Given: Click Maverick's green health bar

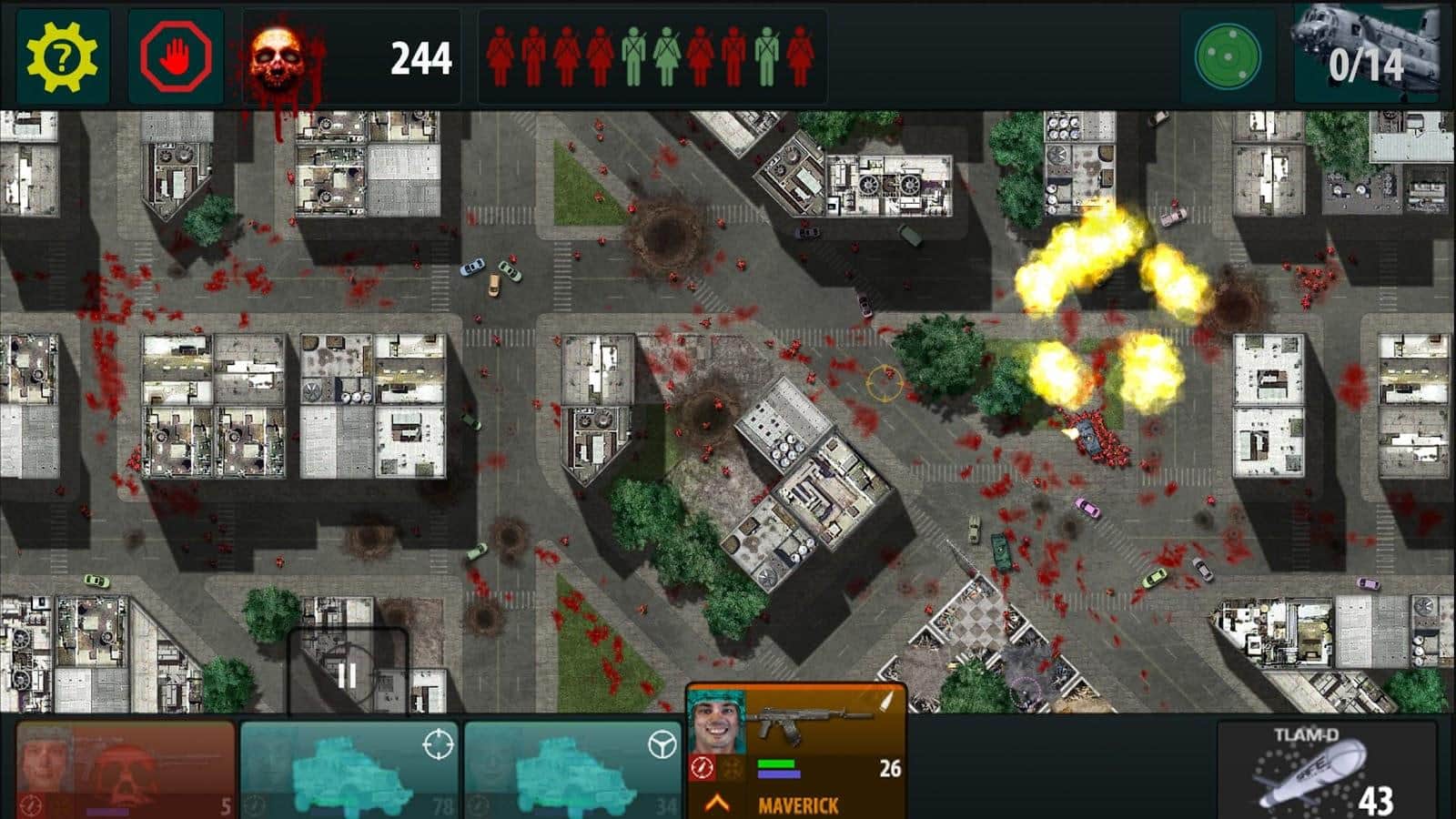Looking at the screenshot, I should (776, 763).
